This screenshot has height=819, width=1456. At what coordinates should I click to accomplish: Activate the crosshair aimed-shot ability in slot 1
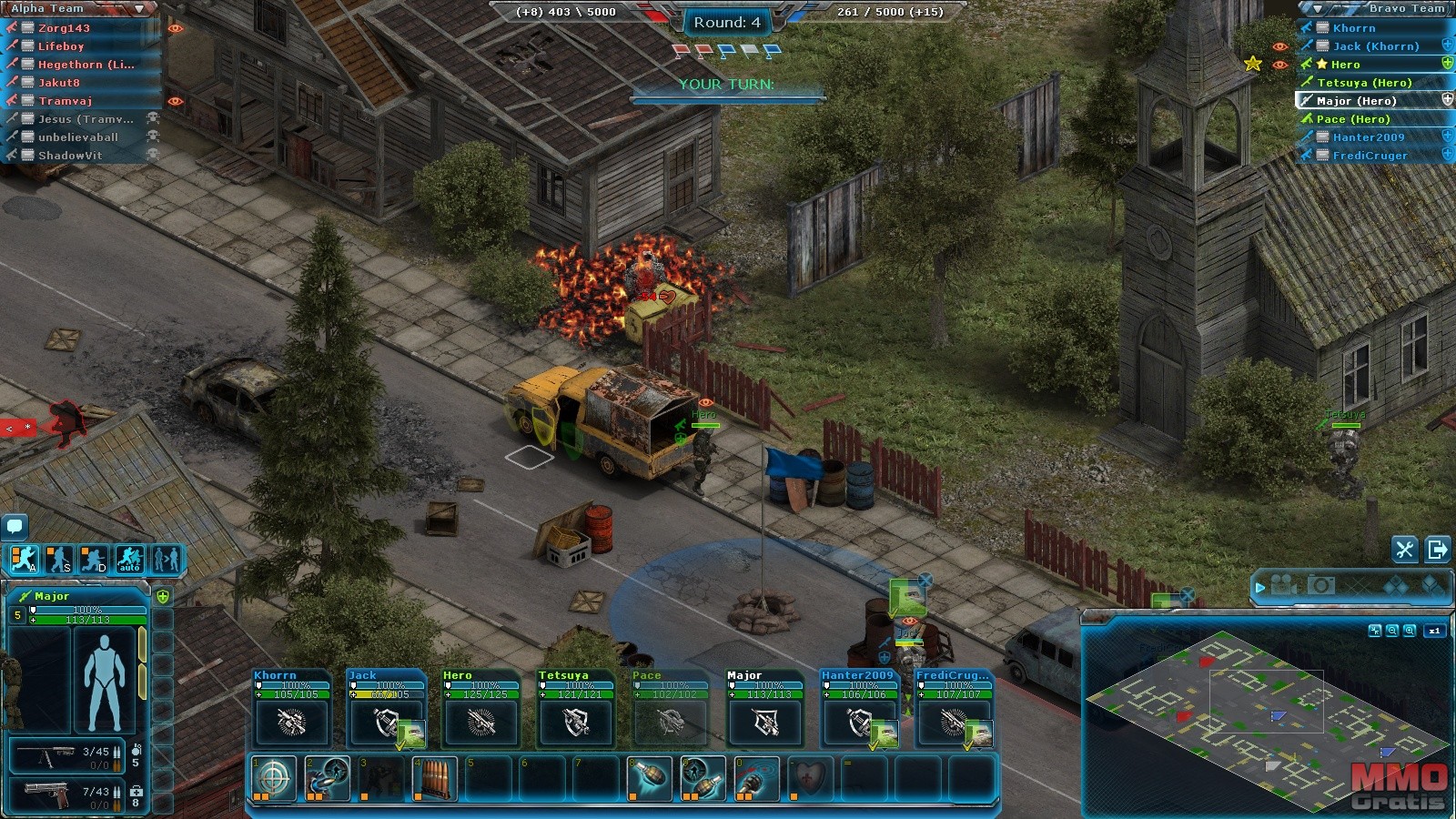point(274,779)
